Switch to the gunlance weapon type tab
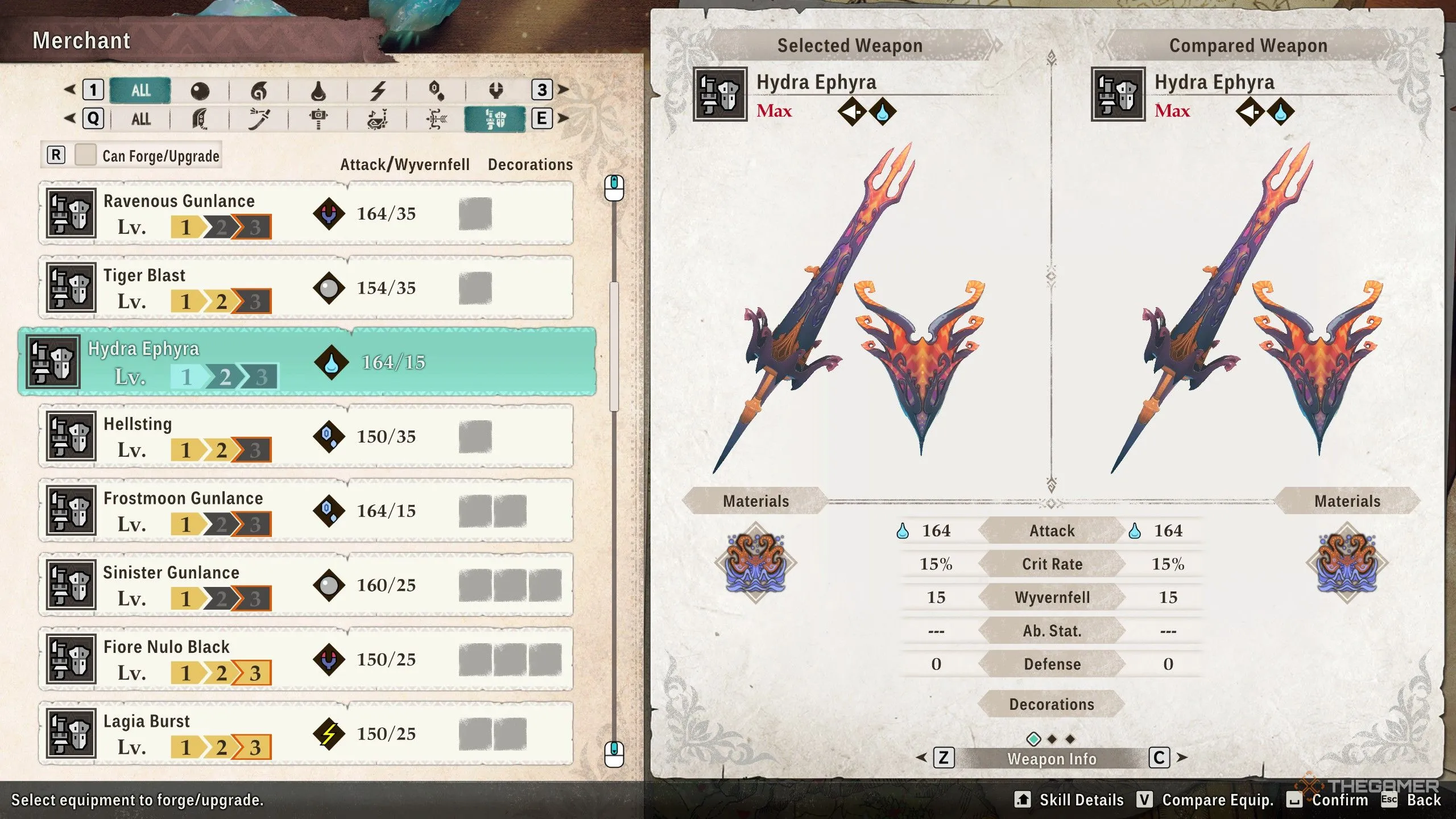Screen dimensions: 1456x819 (495, 119)
